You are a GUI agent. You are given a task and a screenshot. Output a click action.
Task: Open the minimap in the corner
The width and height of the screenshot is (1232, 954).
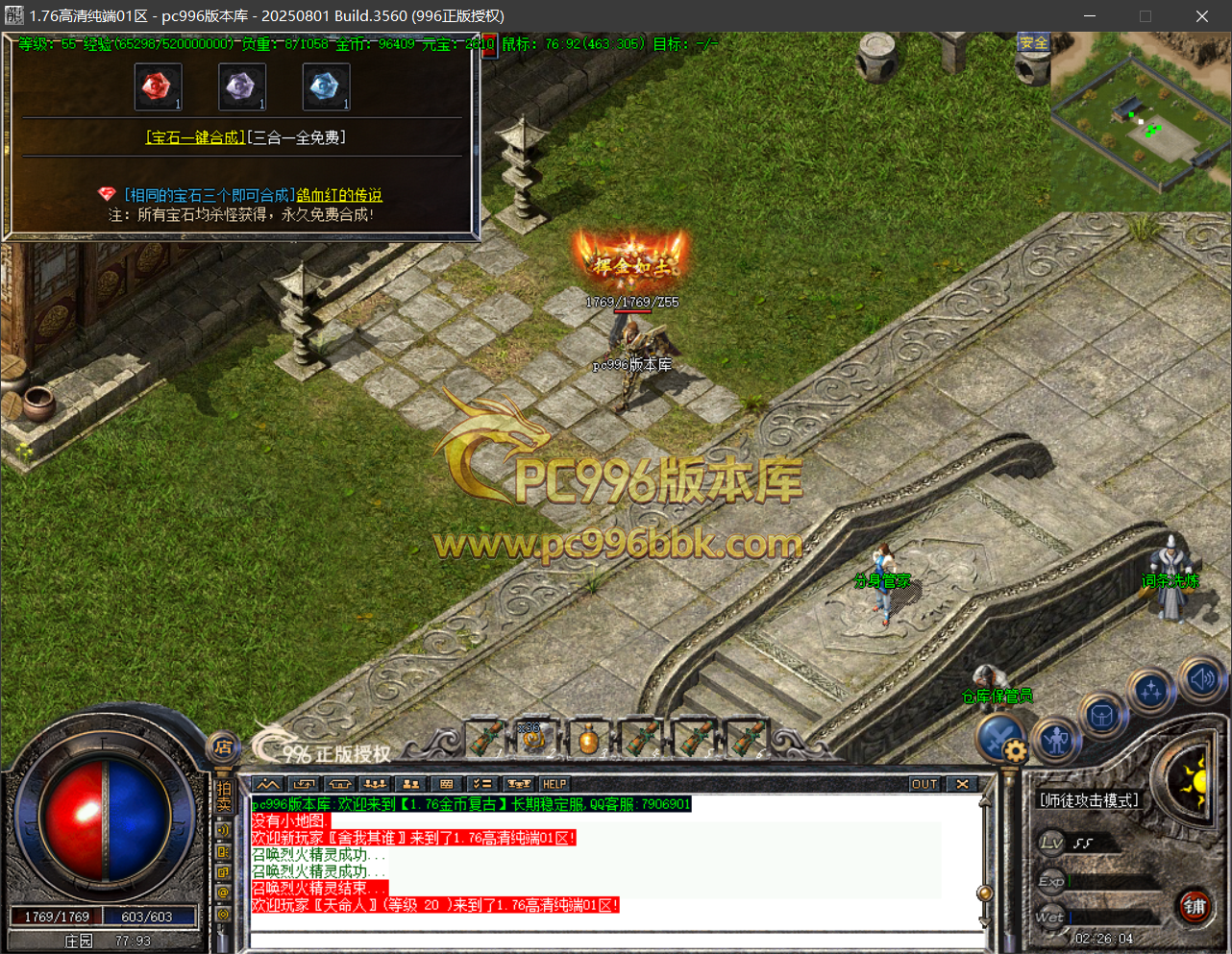pos(1140,120)
